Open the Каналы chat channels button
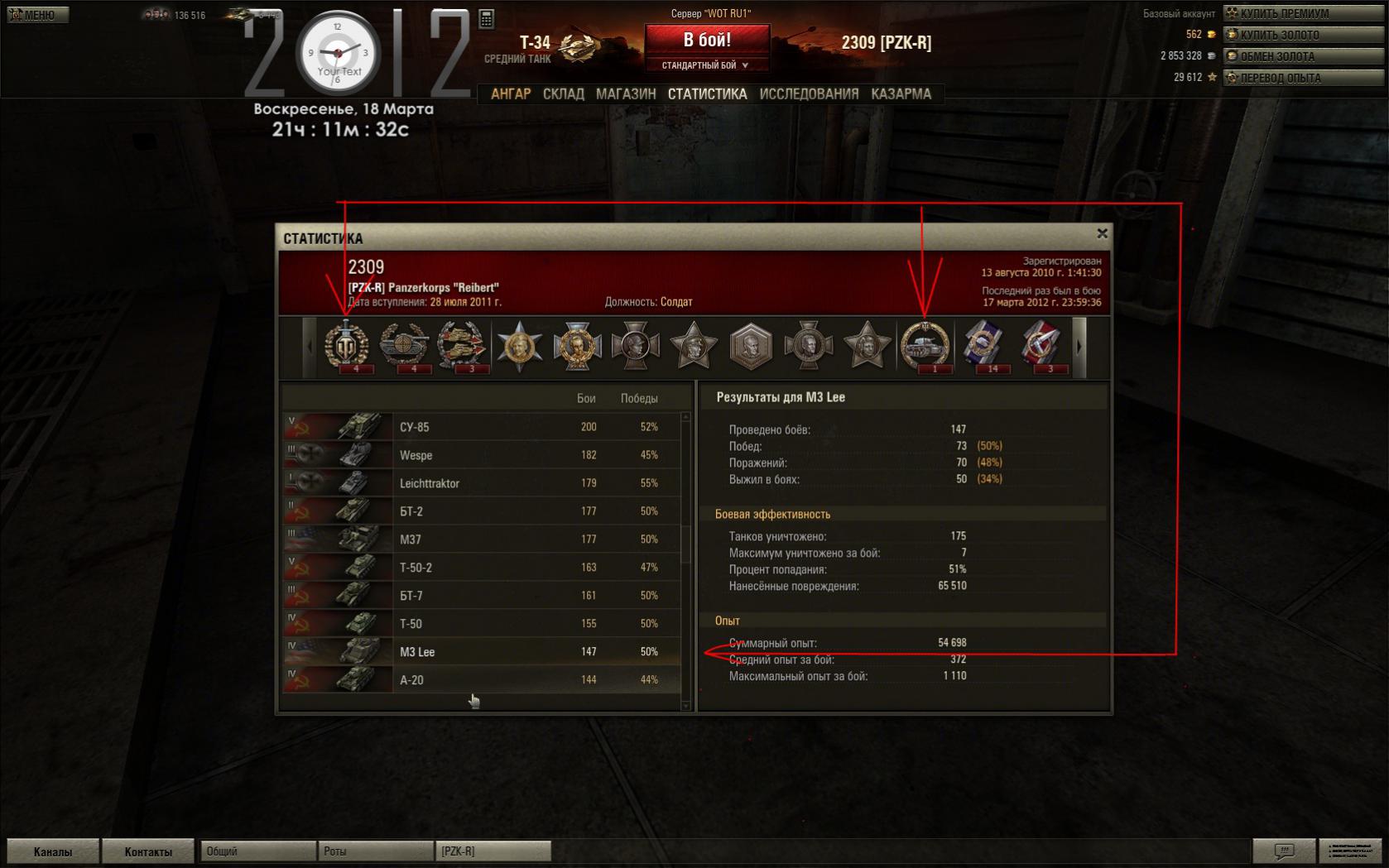 tap(53, 851)
